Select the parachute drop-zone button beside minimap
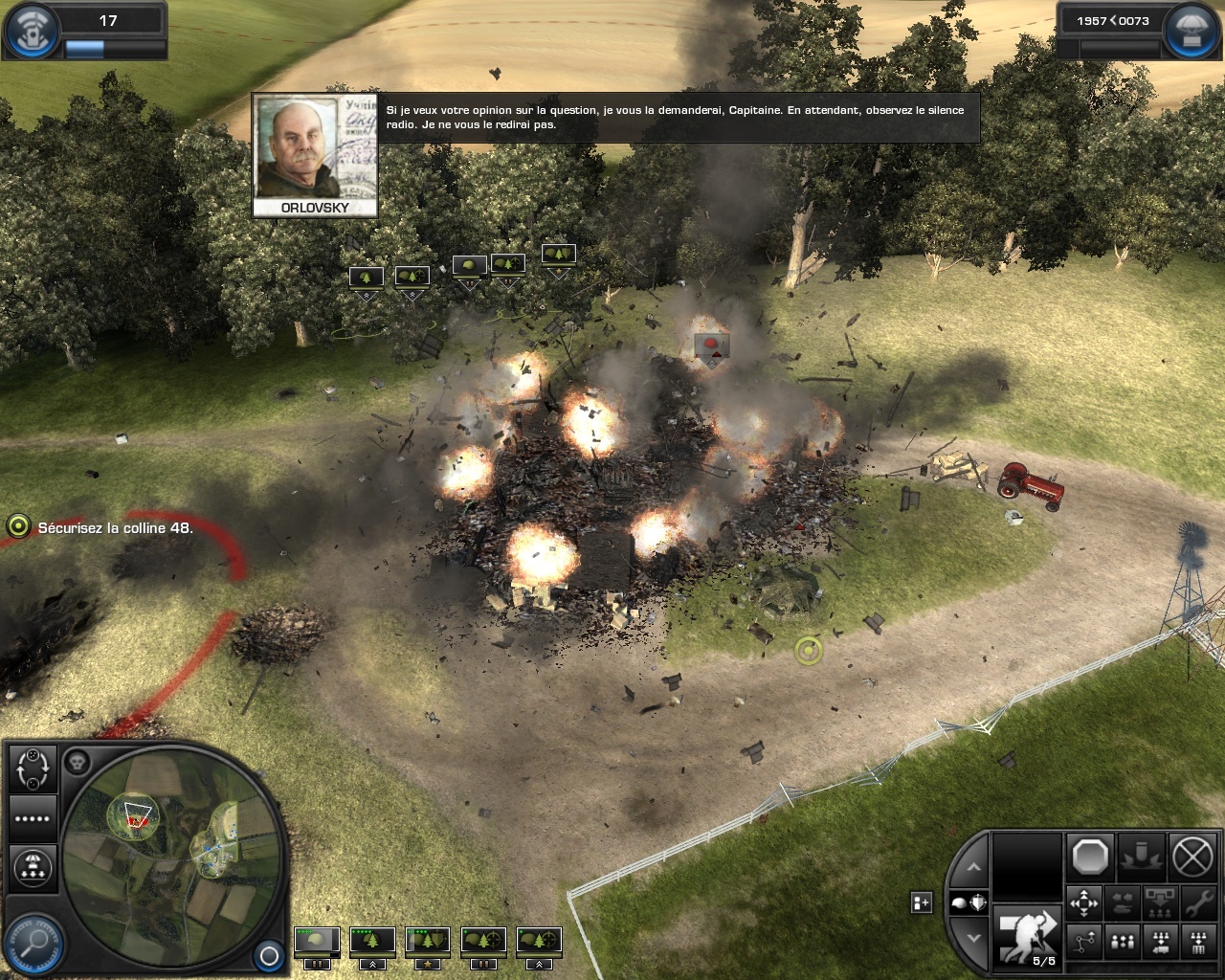1225x980 pixels. (x=33, y=867)
